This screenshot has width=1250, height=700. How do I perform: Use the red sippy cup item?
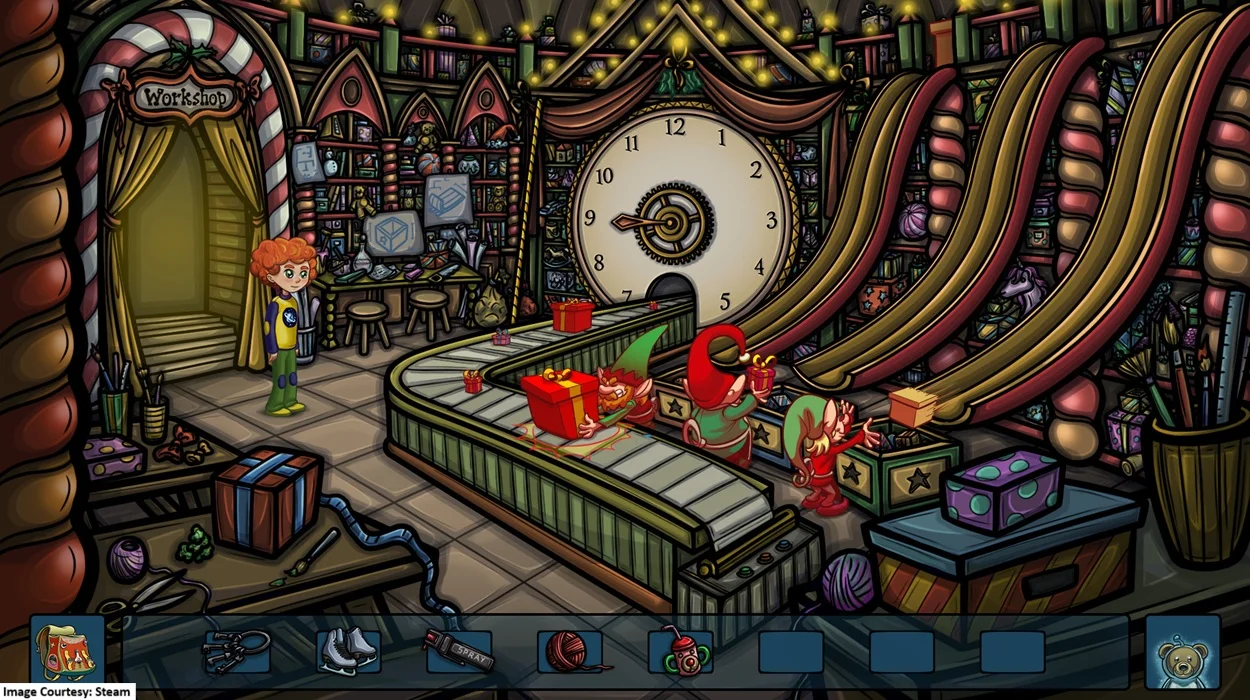tap(680, 651)
